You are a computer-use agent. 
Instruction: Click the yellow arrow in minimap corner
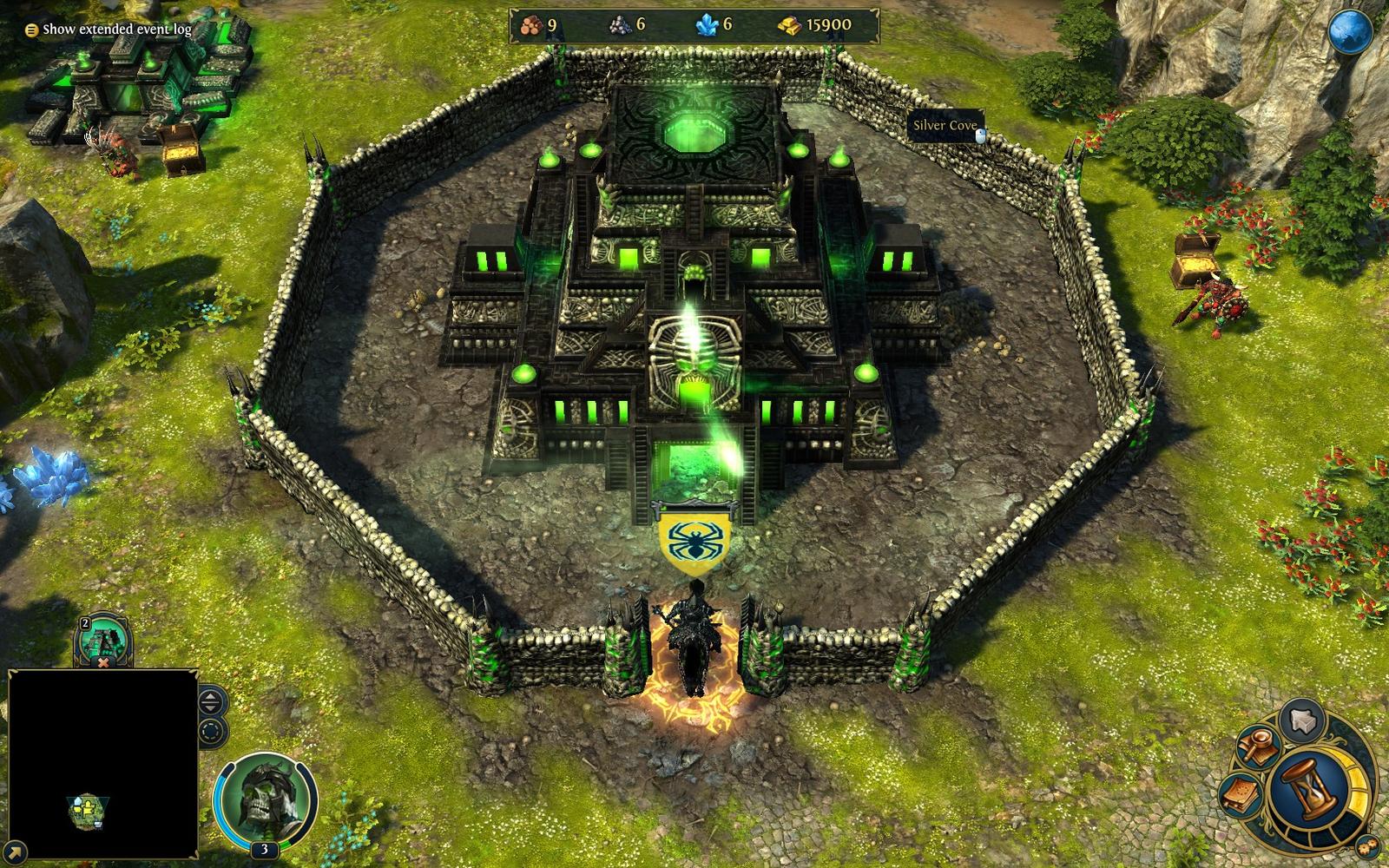(x=15, y=852)
